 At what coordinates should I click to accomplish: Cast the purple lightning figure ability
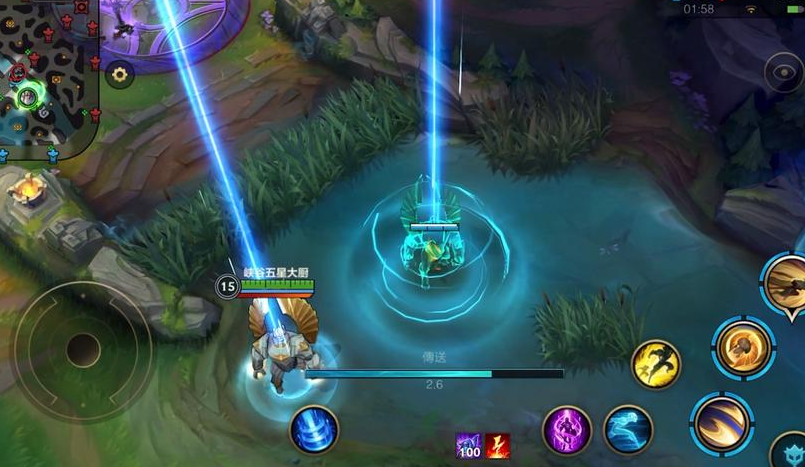tap(566, 431)
